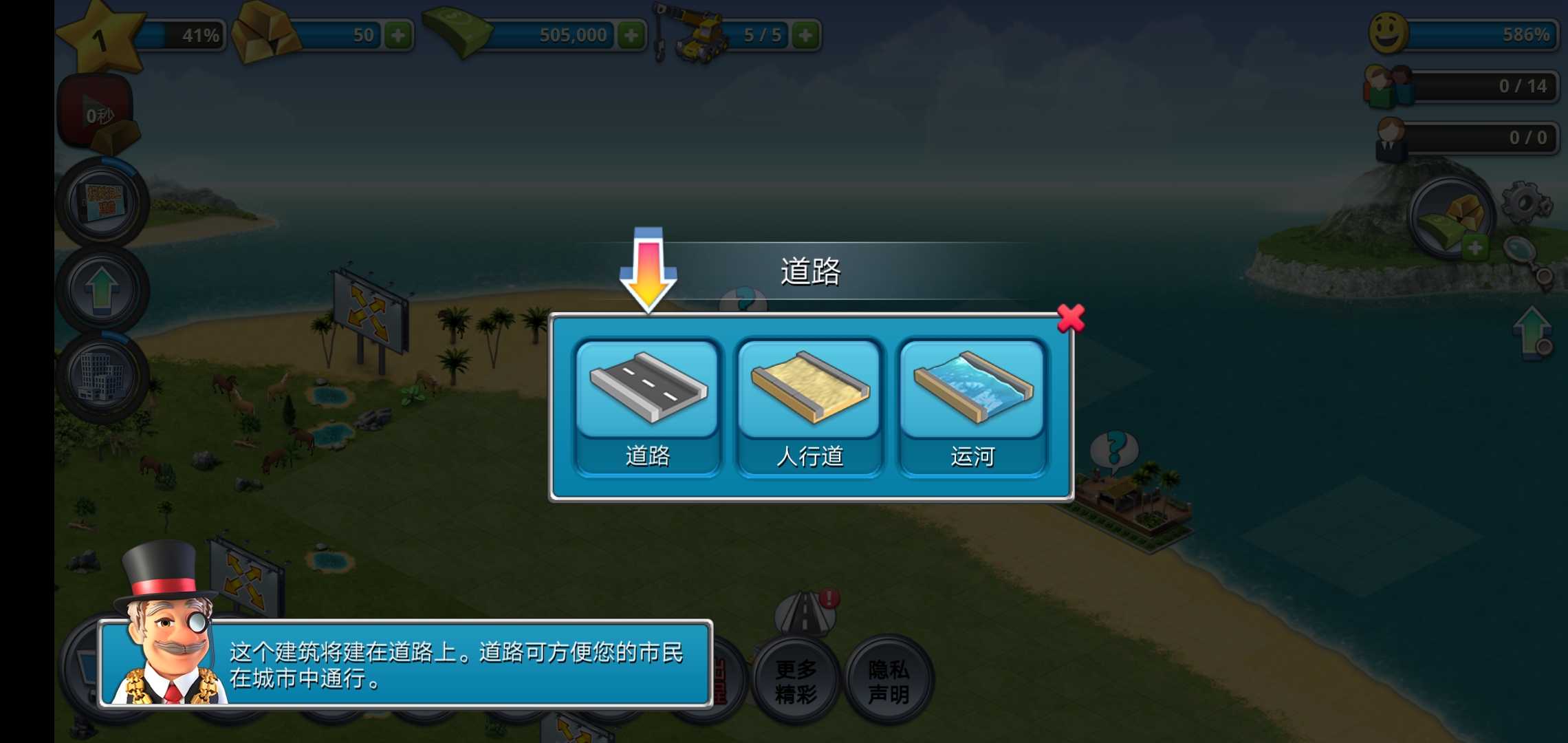Open the city buildings icon in left sidebar

(x=102, y=375)
